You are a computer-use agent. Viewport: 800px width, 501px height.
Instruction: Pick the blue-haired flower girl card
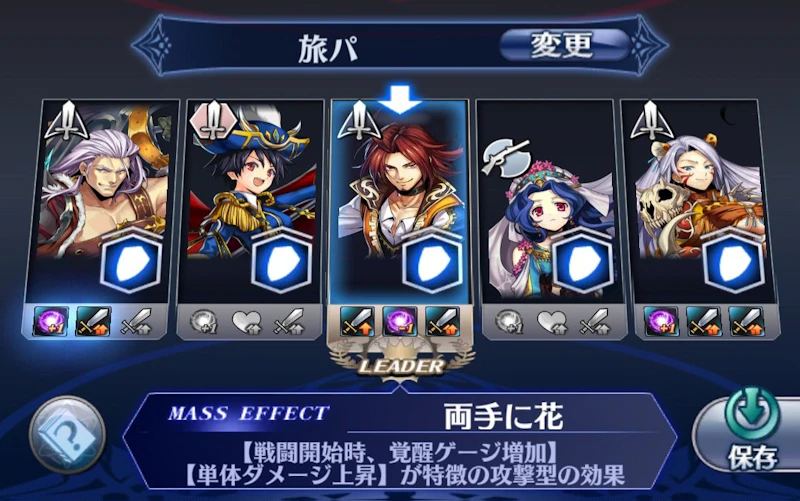pyautogui.click(x=545, y=200)
